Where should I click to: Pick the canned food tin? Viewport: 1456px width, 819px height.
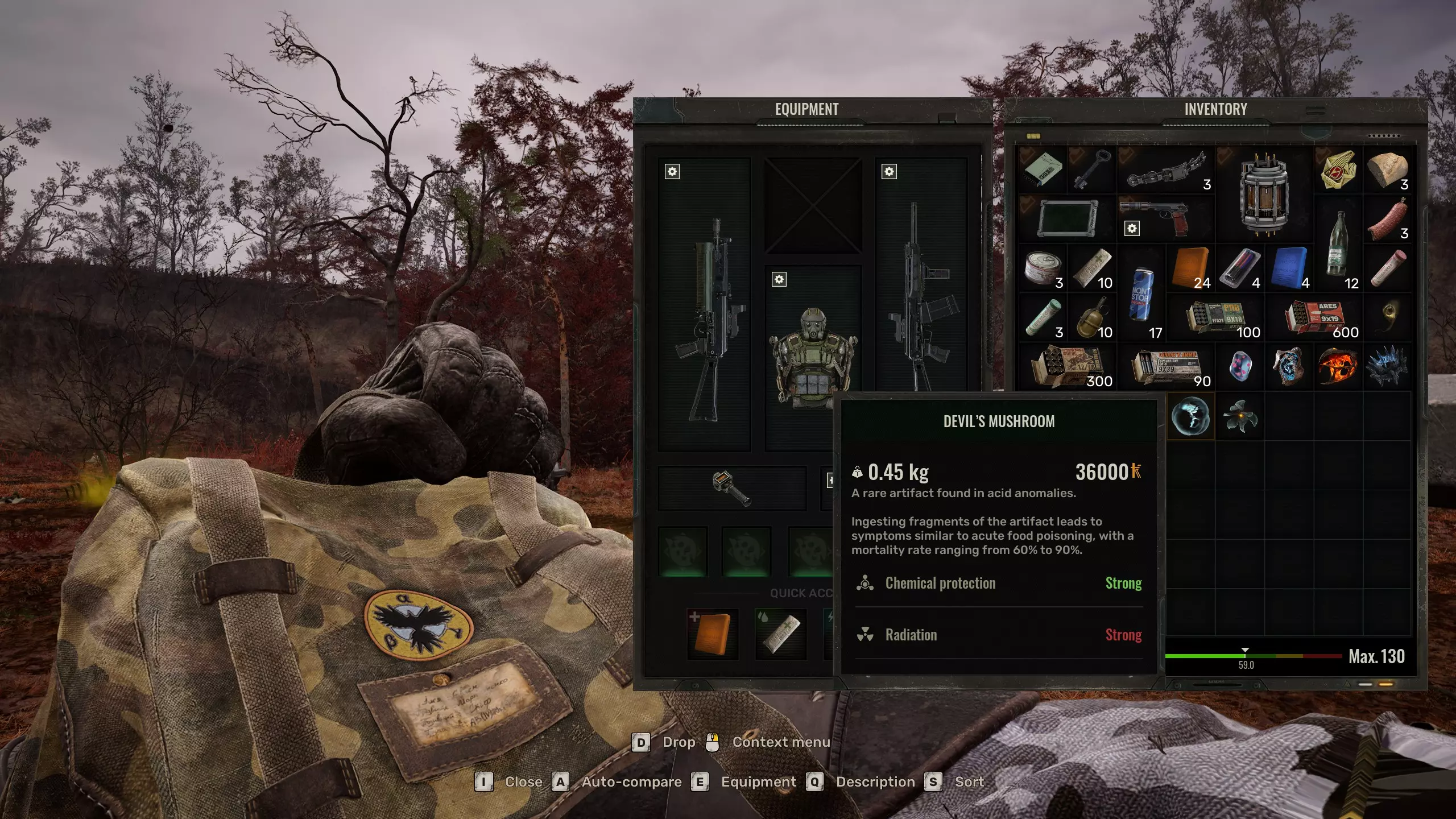click(1042, 267)
